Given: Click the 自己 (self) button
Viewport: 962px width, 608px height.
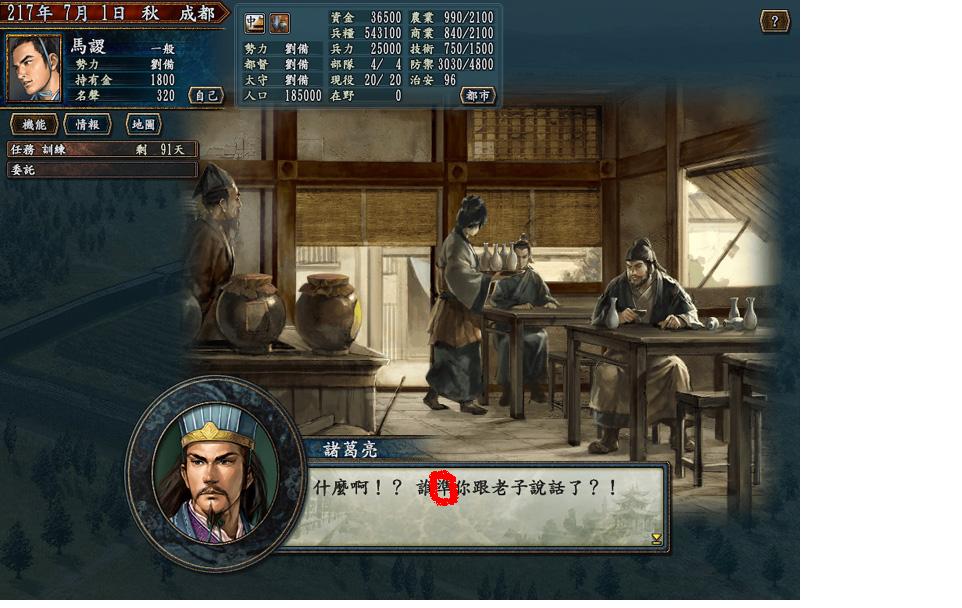Looking at the screenshot, I should (206, 95).
